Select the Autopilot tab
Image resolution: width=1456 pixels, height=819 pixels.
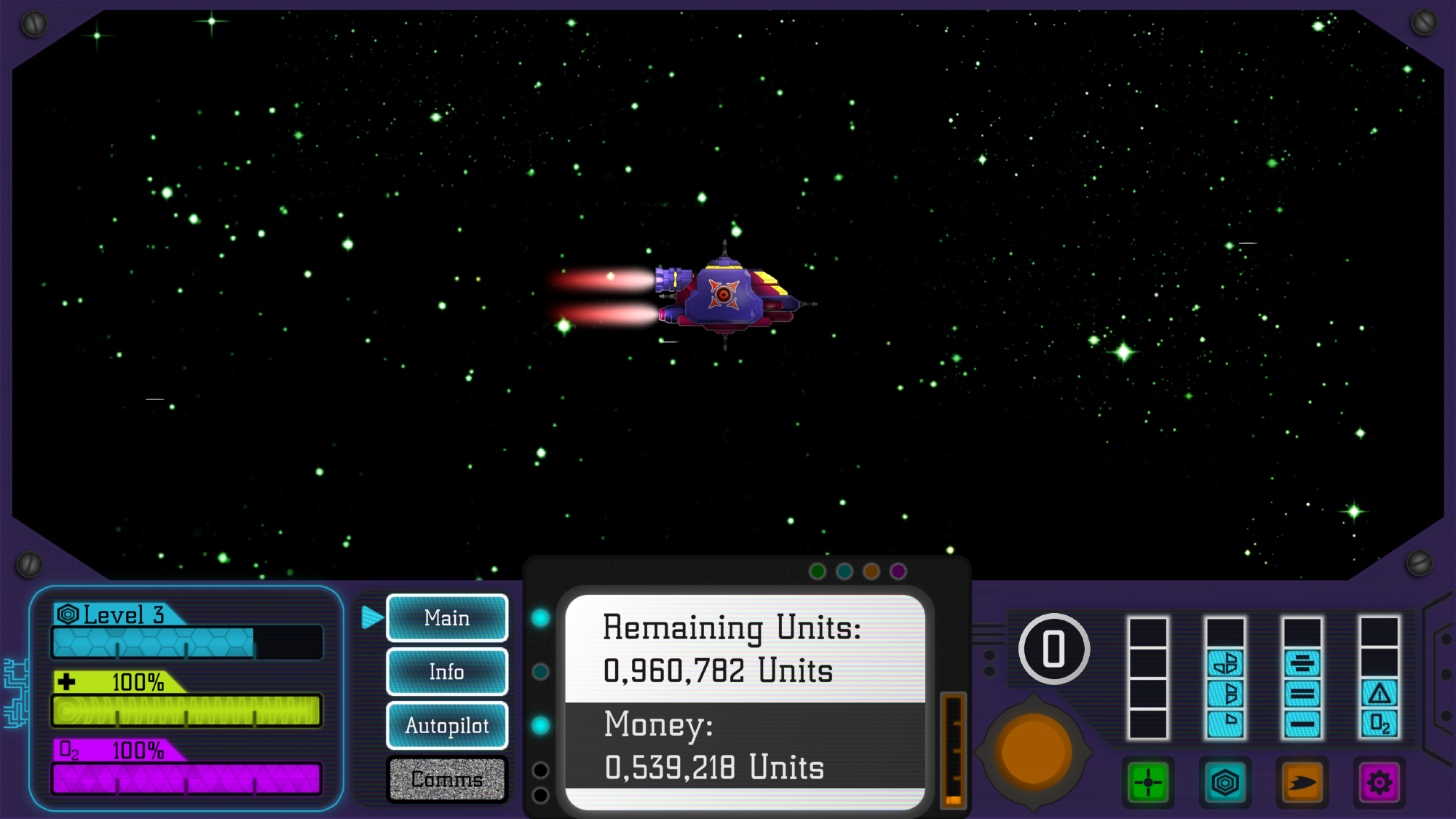[447, 725]
